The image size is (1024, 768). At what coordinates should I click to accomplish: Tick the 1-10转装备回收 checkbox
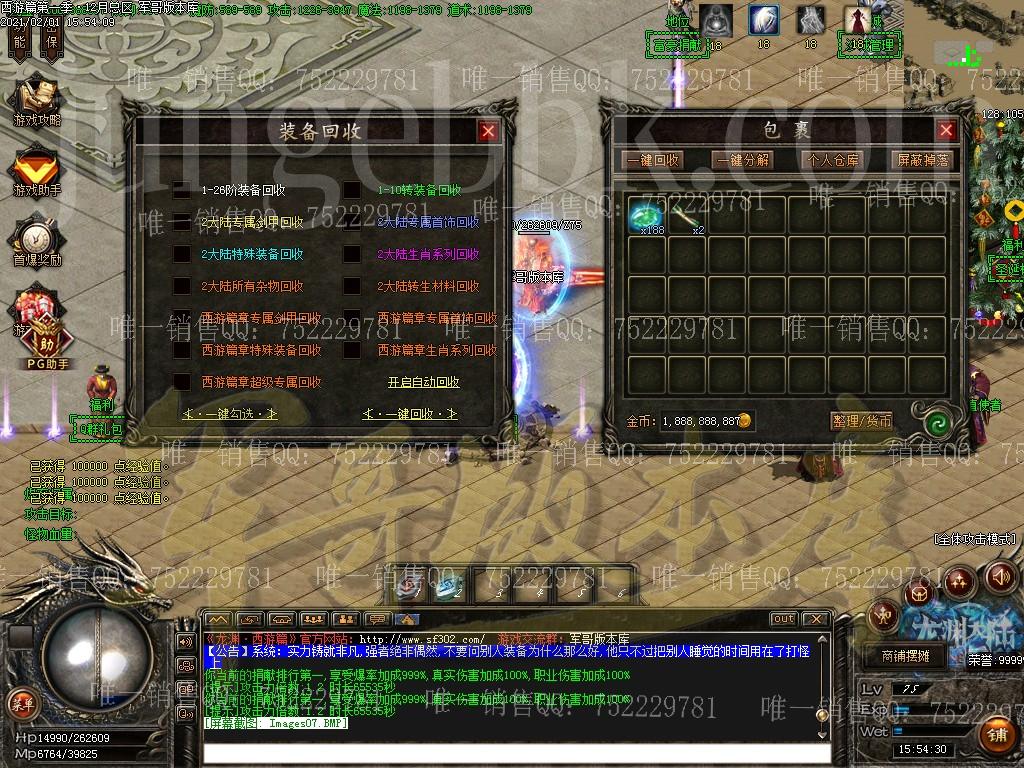coord(352,190)
